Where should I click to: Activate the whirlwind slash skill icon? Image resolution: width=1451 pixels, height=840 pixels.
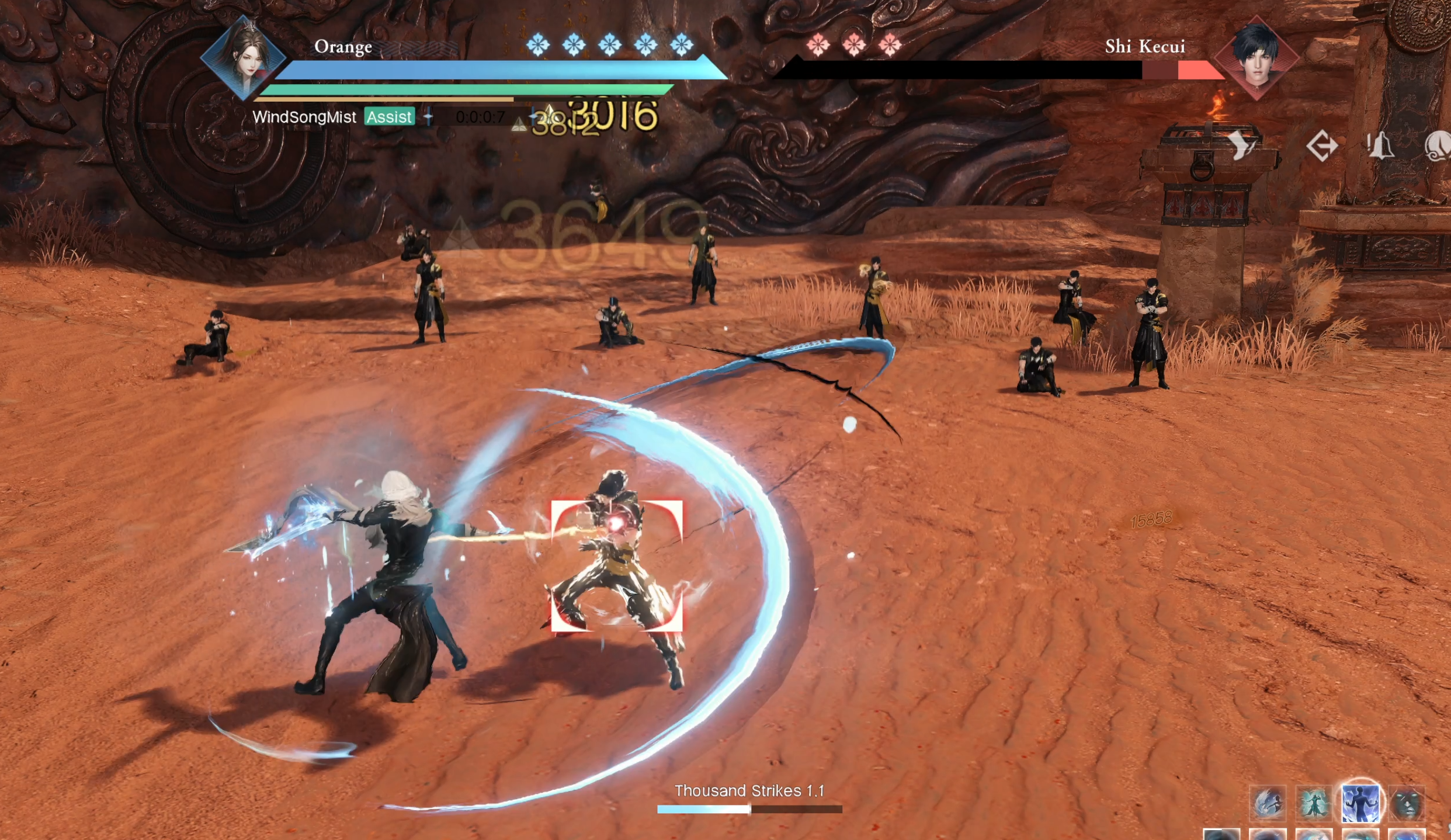[x=1268, y=803]
